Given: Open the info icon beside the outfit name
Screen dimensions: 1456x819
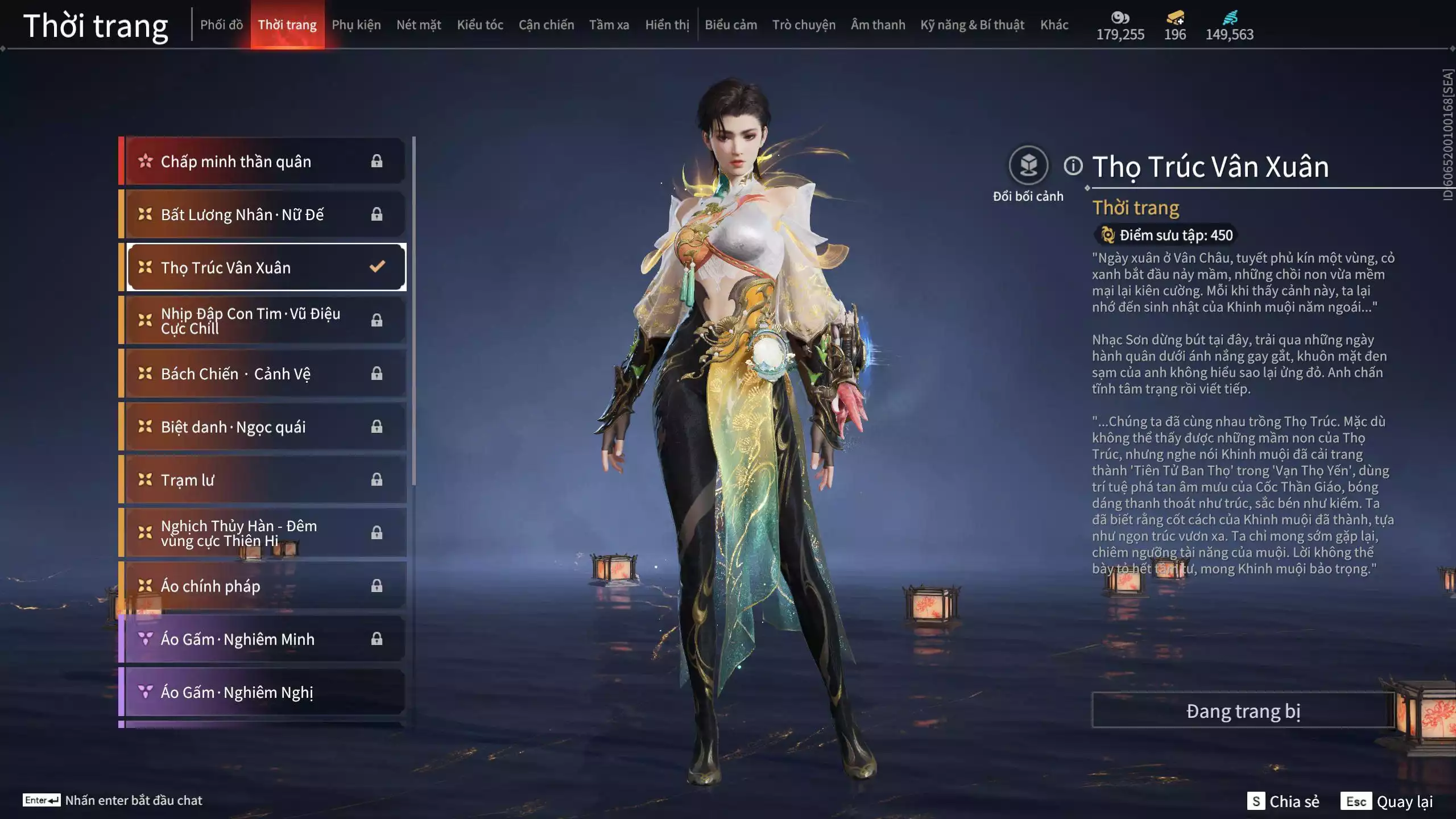Looking at the screenshot, I should [1073, 166].
